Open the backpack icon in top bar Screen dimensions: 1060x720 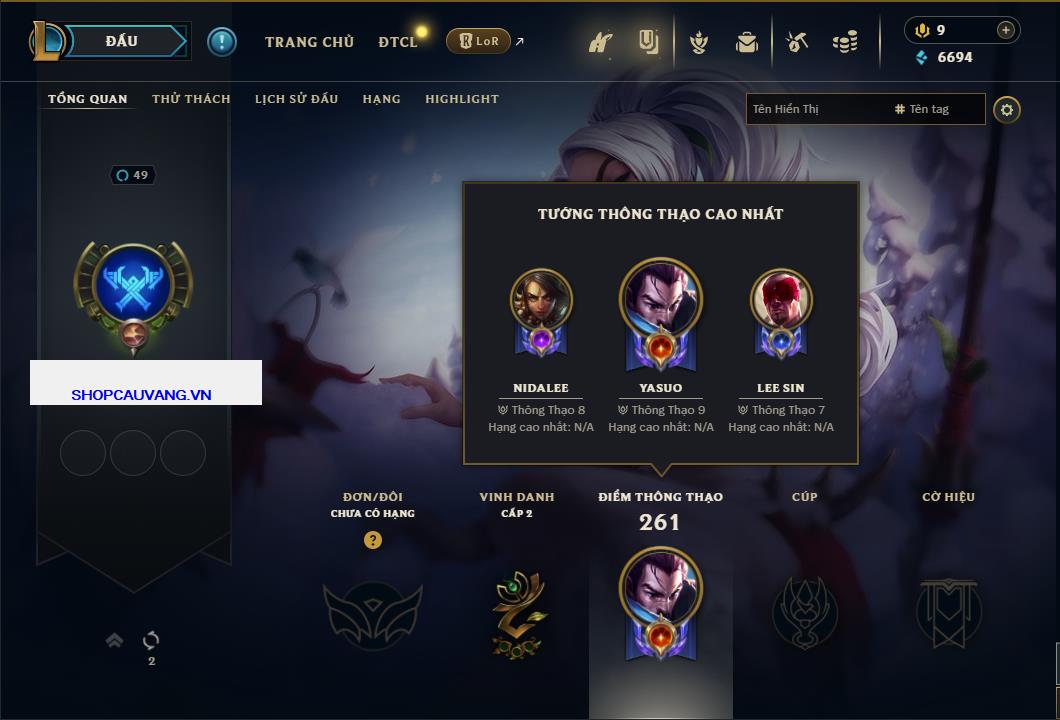[x=746, y=42]
